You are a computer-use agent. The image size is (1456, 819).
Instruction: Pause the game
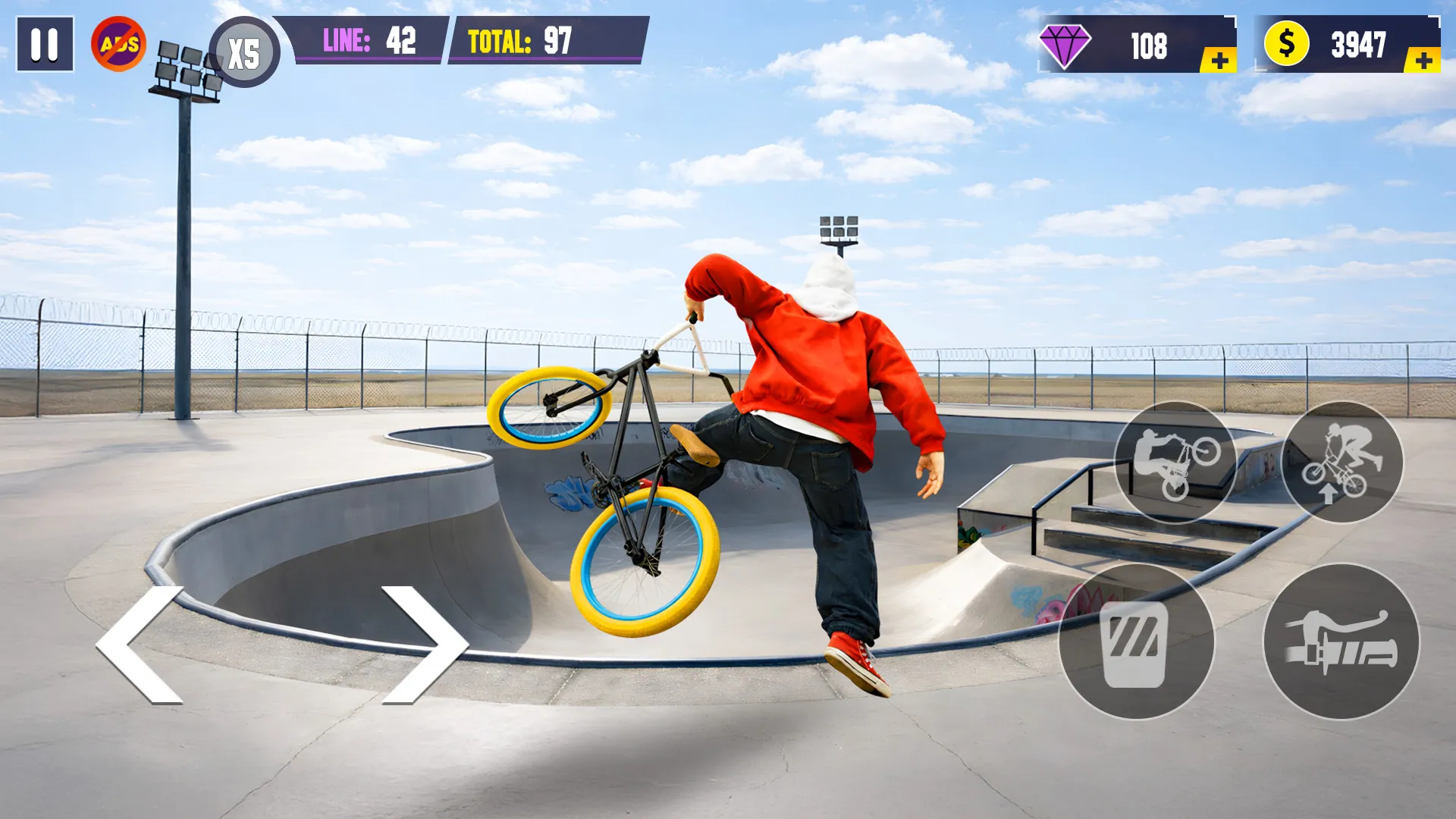pos(45,45)
